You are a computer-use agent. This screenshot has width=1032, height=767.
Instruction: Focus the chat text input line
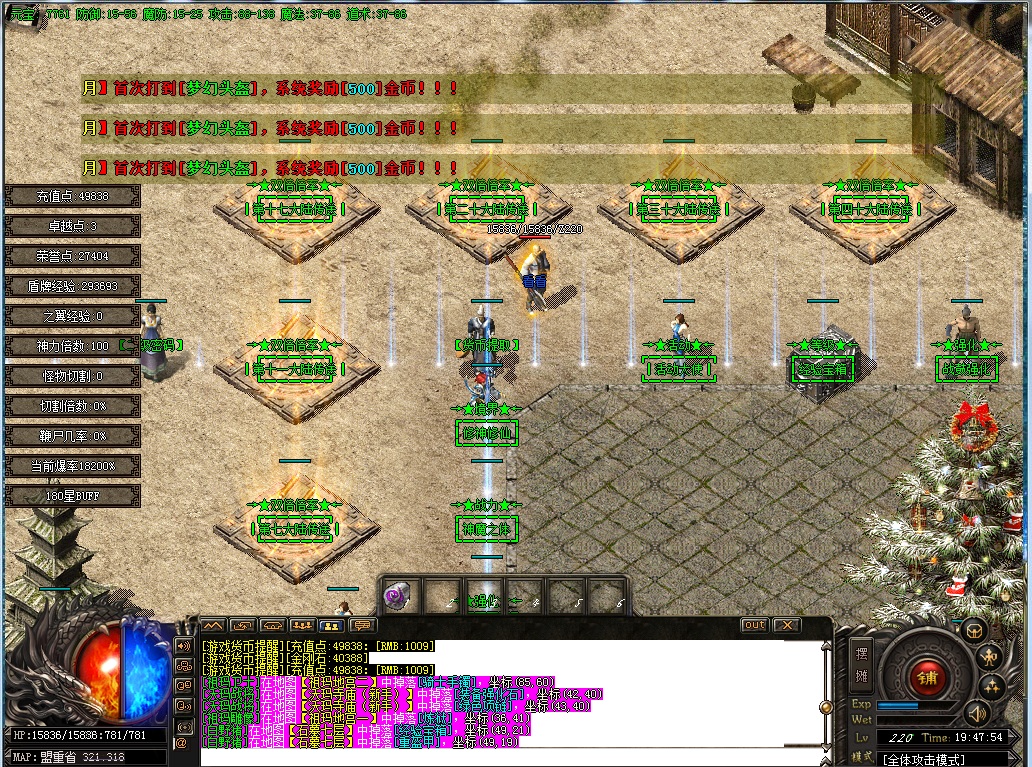[500, 757]
